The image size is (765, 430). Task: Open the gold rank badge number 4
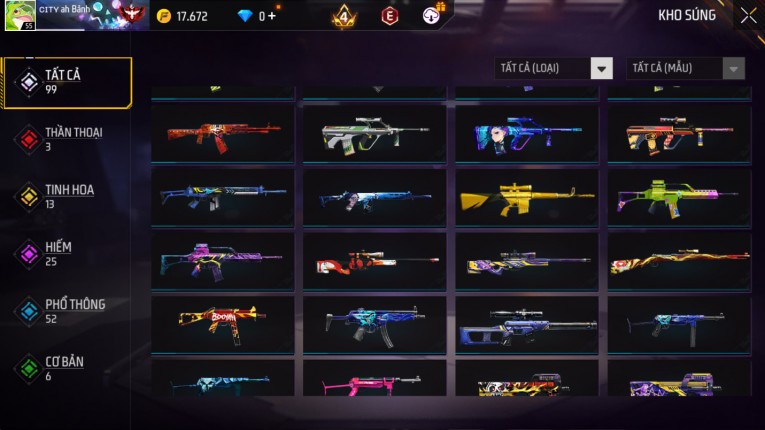click(344, 16)
